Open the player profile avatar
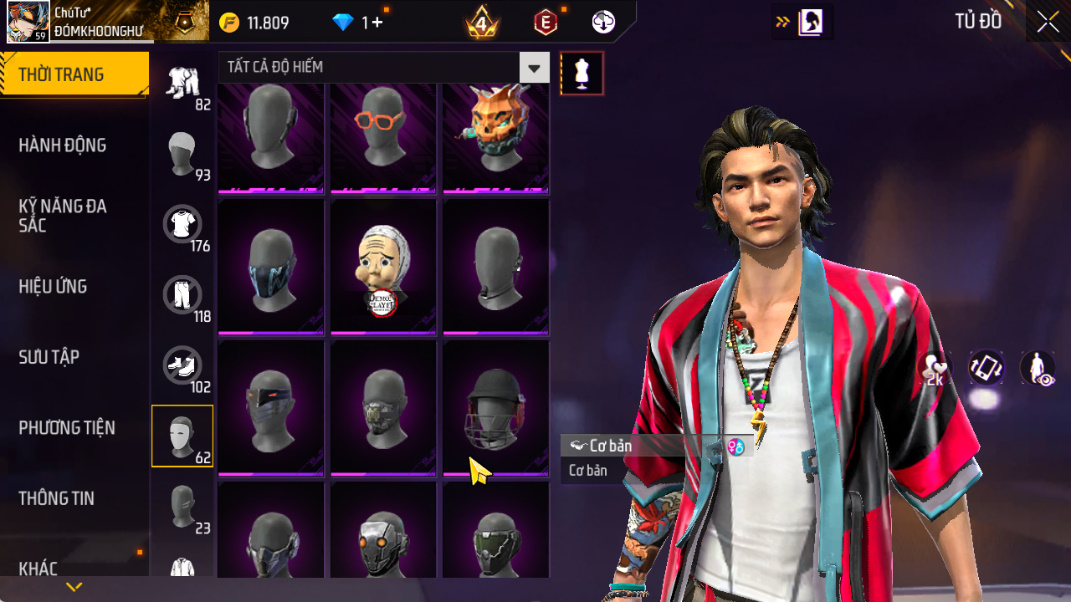1071x602 pixels. [28, 21]
